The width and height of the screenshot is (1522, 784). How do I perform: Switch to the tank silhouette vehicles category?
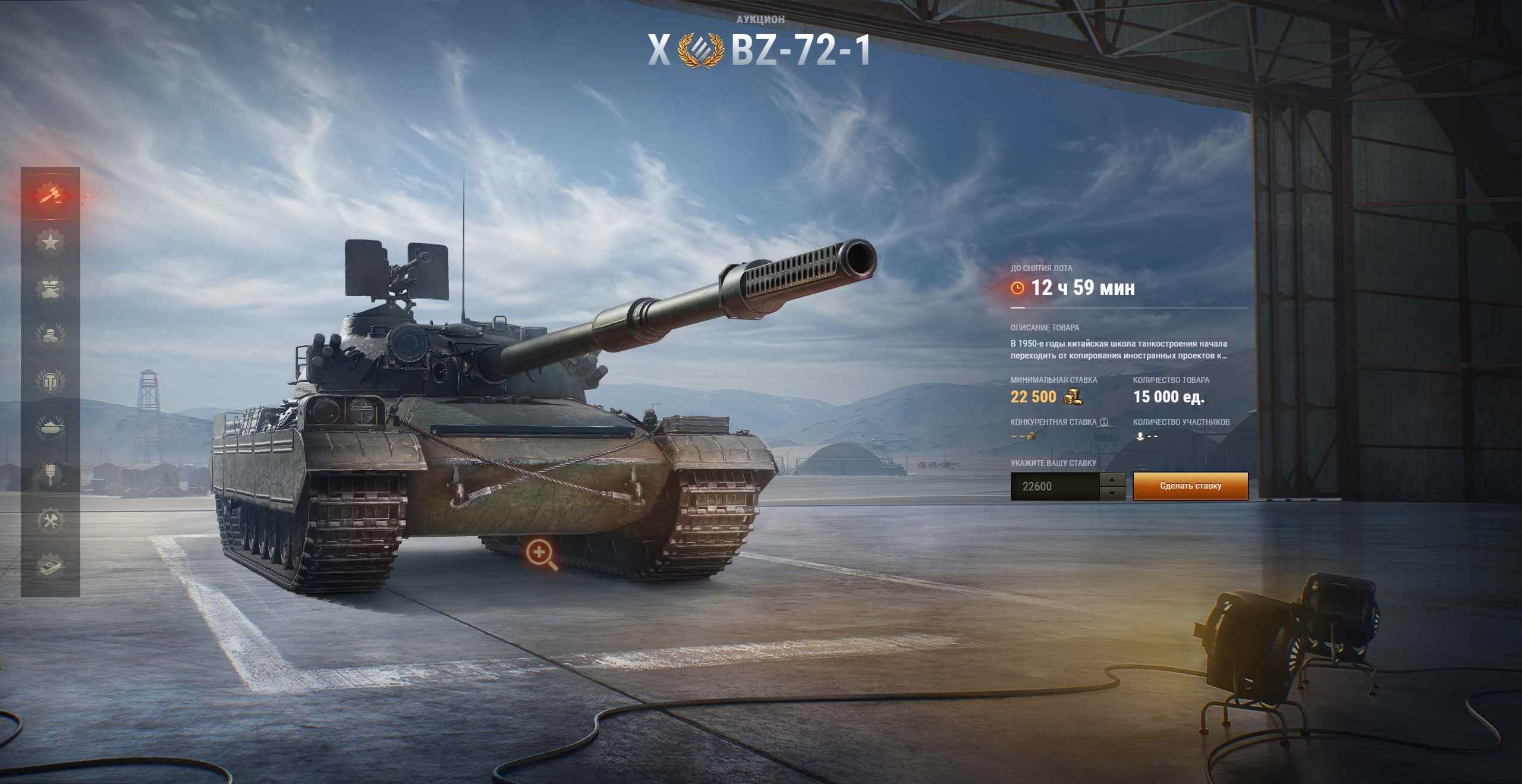(x=50, y=427)
